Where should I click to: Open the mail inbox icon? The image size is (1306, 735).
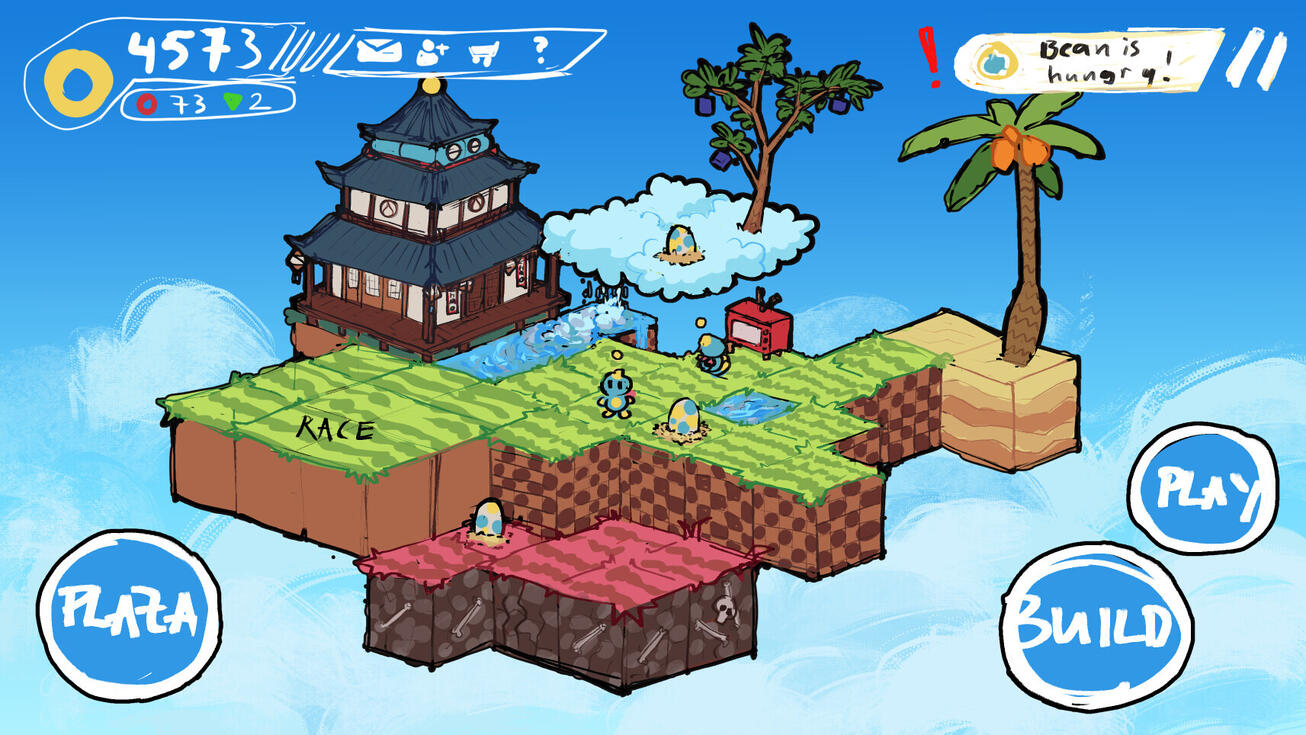click(378, 49)
